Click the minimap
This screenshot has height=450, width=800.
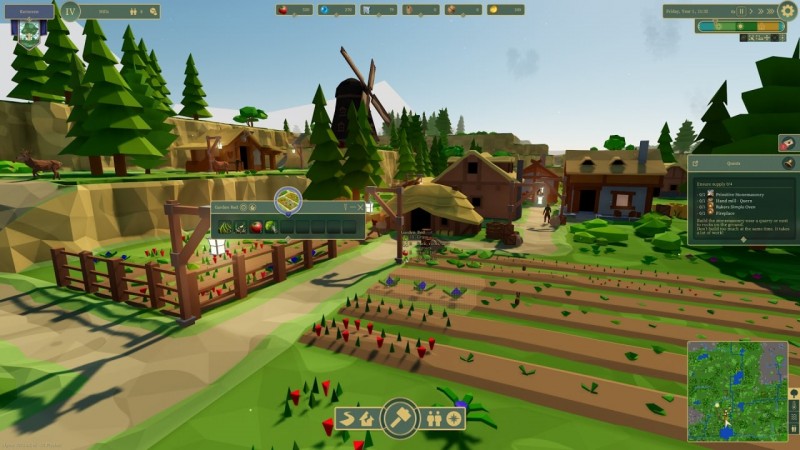click(736, 391)
